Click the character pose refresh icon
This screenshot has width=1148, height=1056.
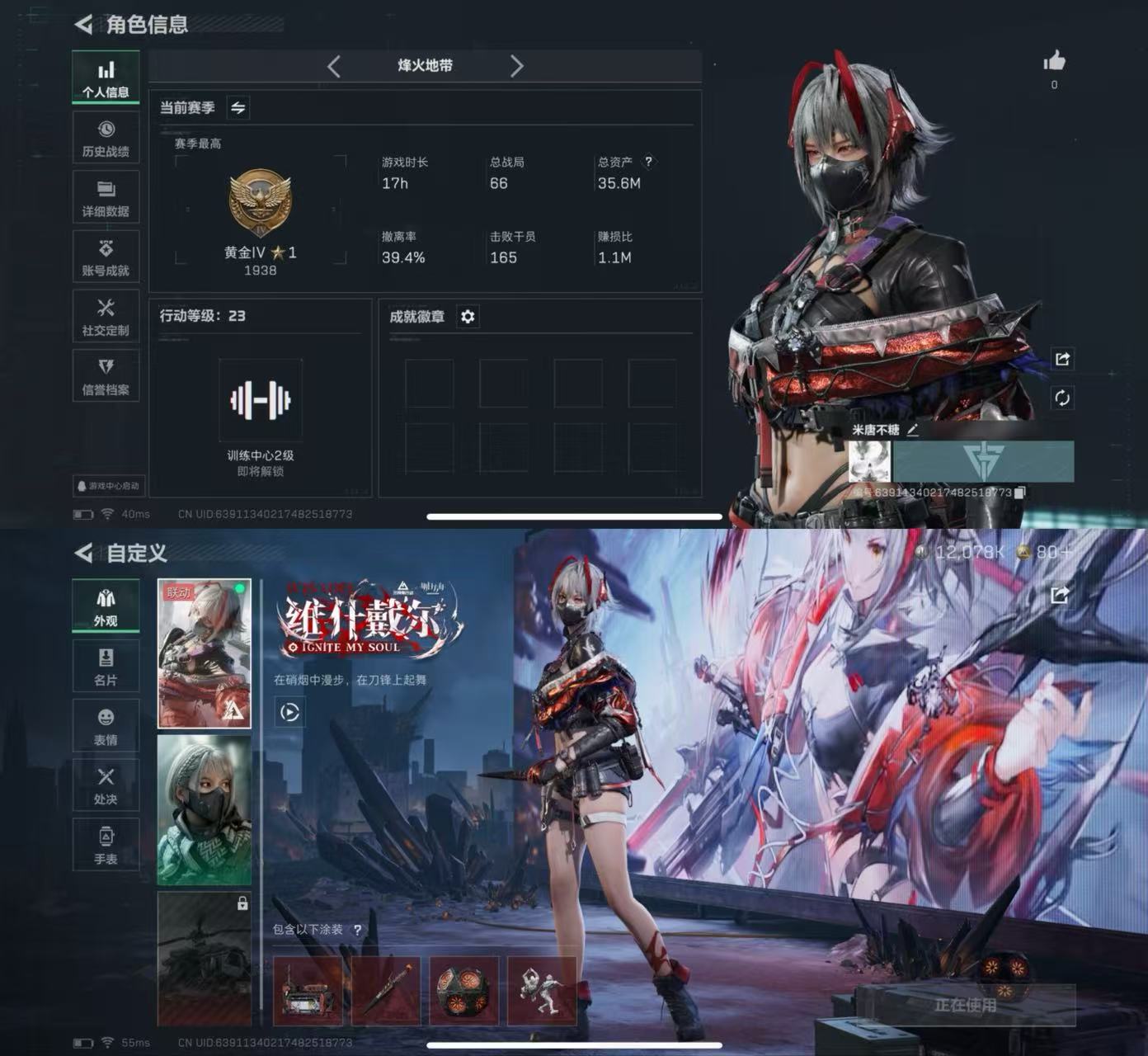(1062, 398)
